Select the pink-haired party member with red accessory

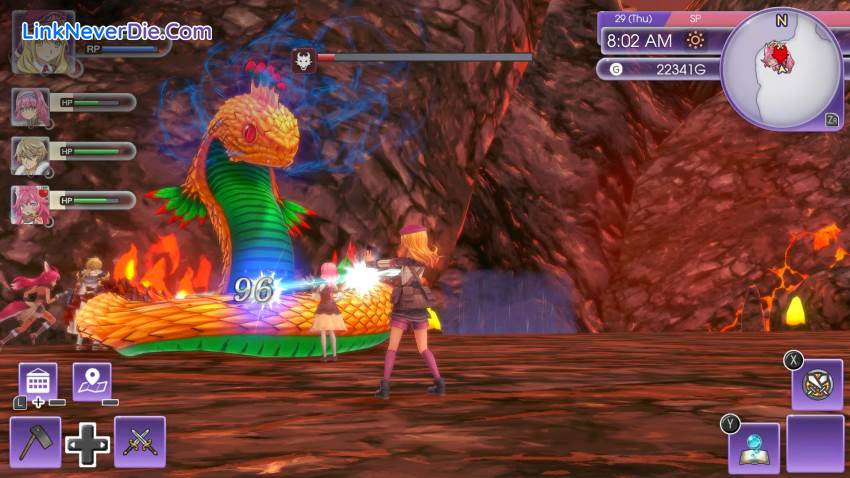click(x=30, y=204)
